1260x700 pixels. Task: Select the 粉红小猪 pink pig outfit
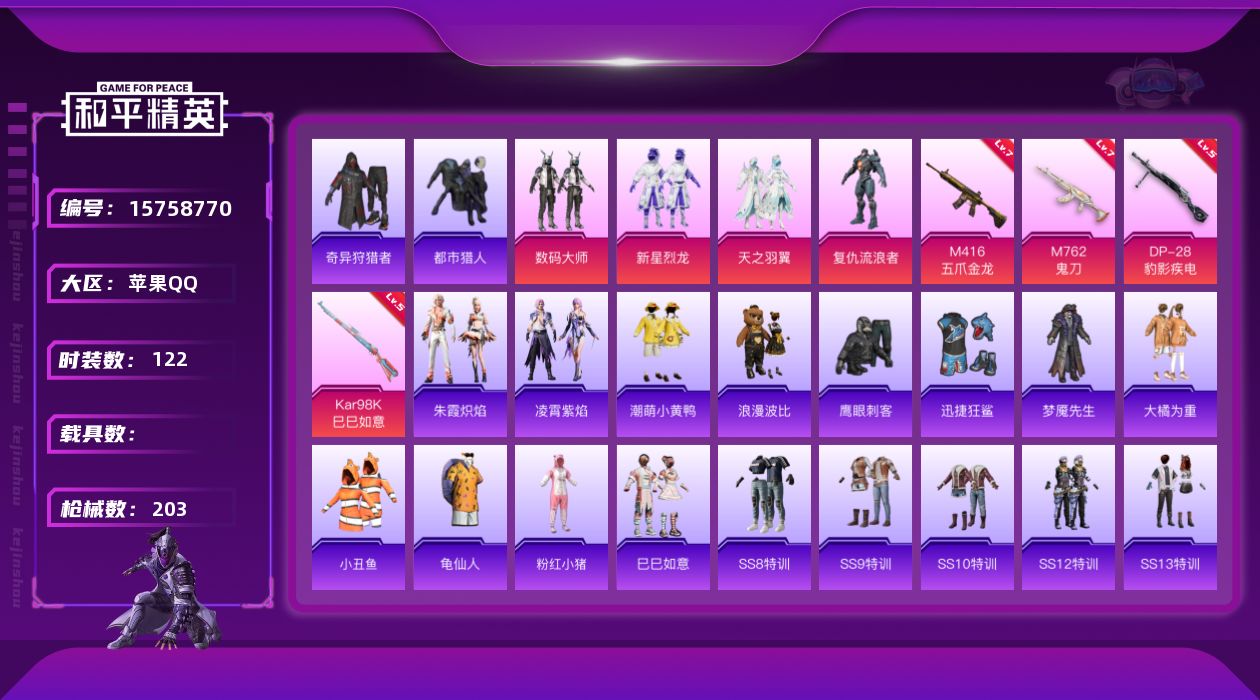click(x=561, y=517)
